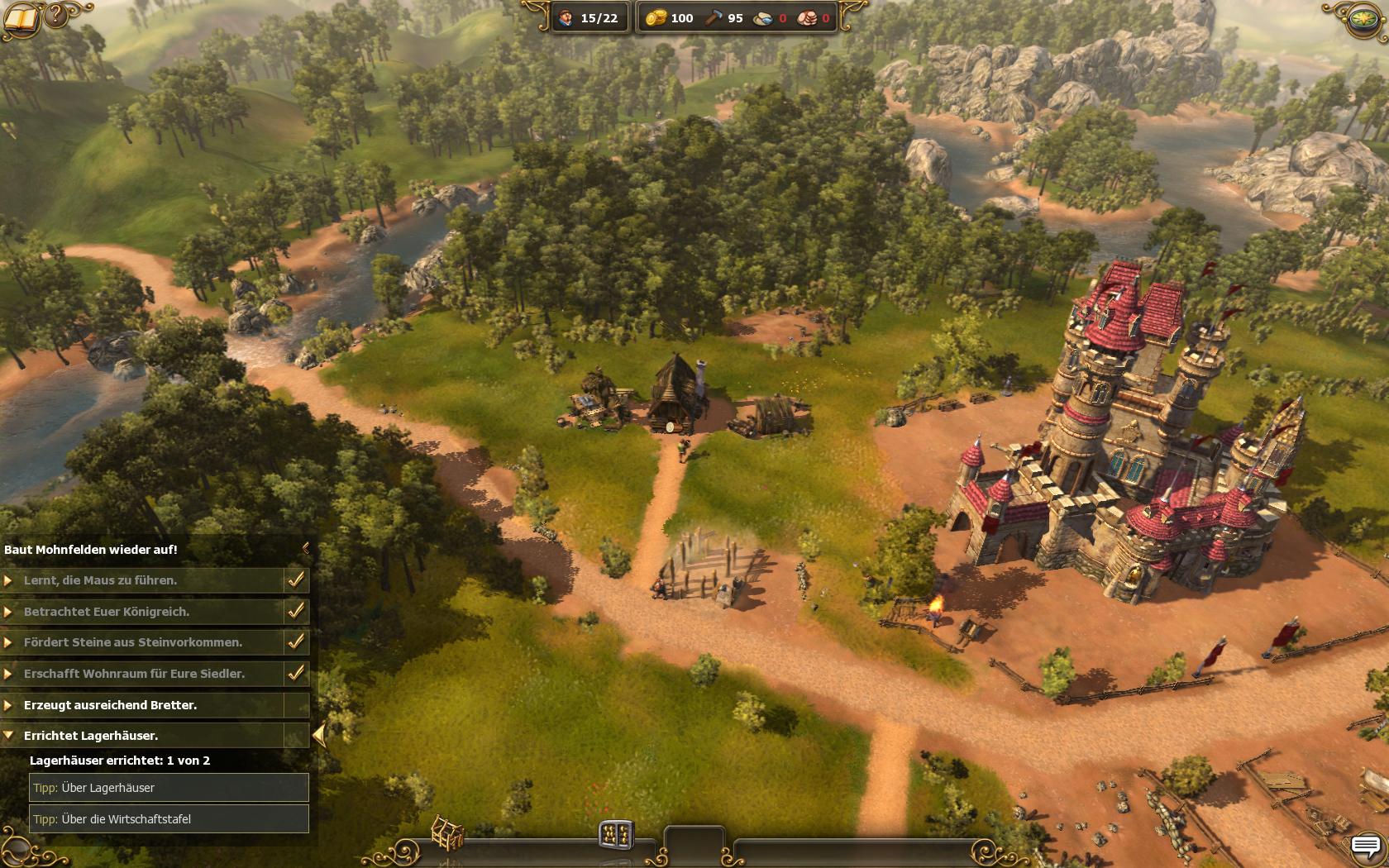Collapse the quest panel with the arrow
Viewport: 1389px width, 868px height.
pyautogui.click(x=306, y=548)
